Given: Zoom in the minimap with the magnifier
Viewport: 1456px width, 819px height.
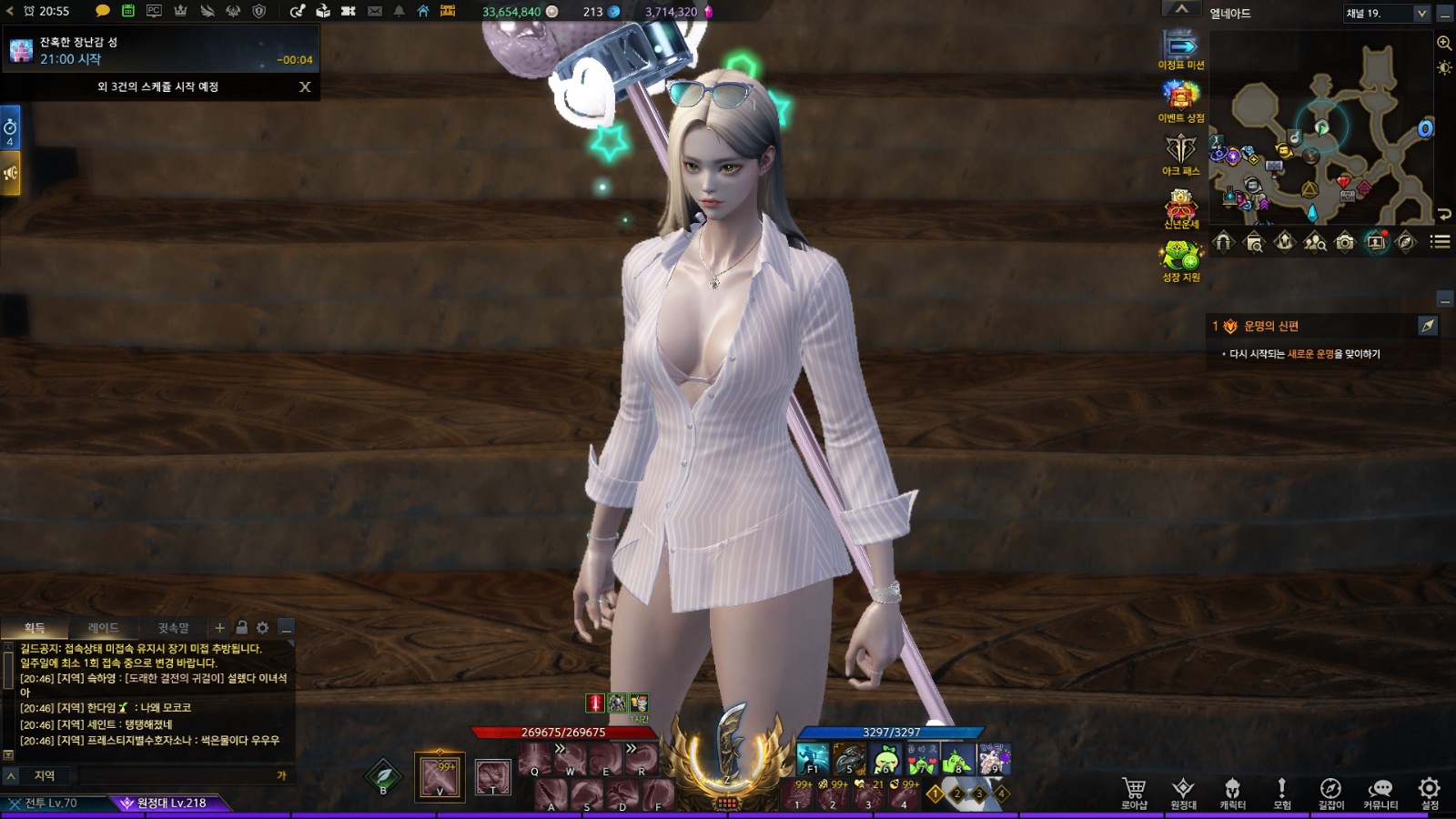Looking at the screenshot, I should (1444, 43).
